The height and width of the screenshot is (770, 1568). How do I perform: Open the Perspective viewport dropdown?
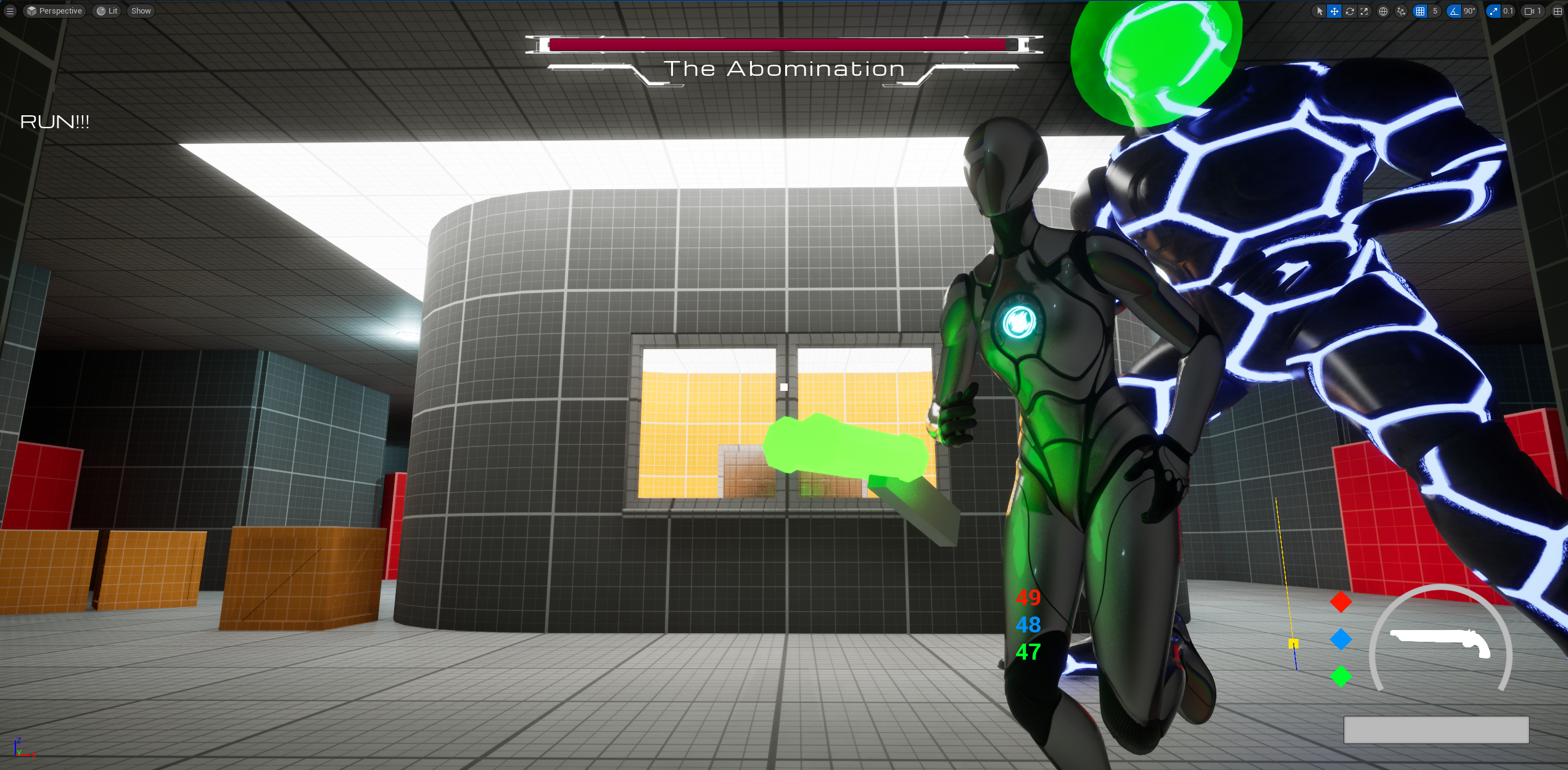[54, 11]
